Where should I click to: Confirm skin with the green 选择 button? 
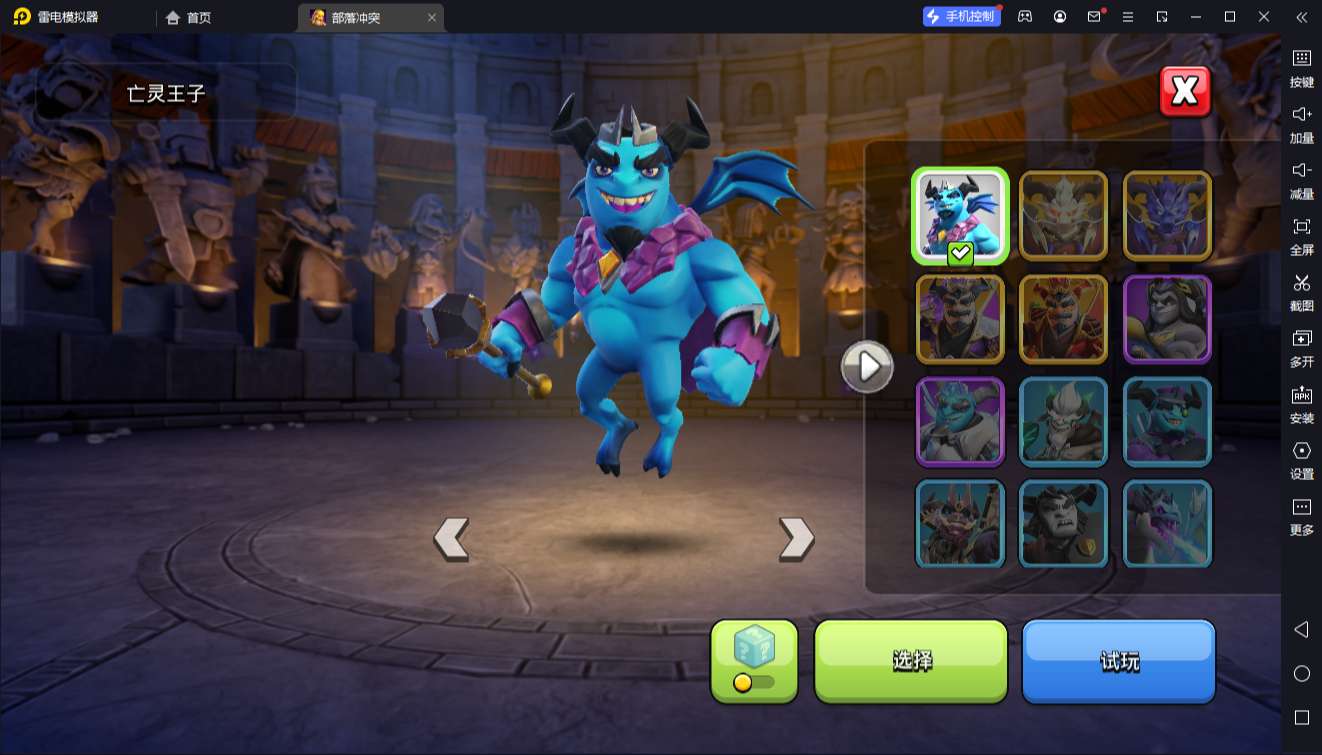(x=911, y=660)
